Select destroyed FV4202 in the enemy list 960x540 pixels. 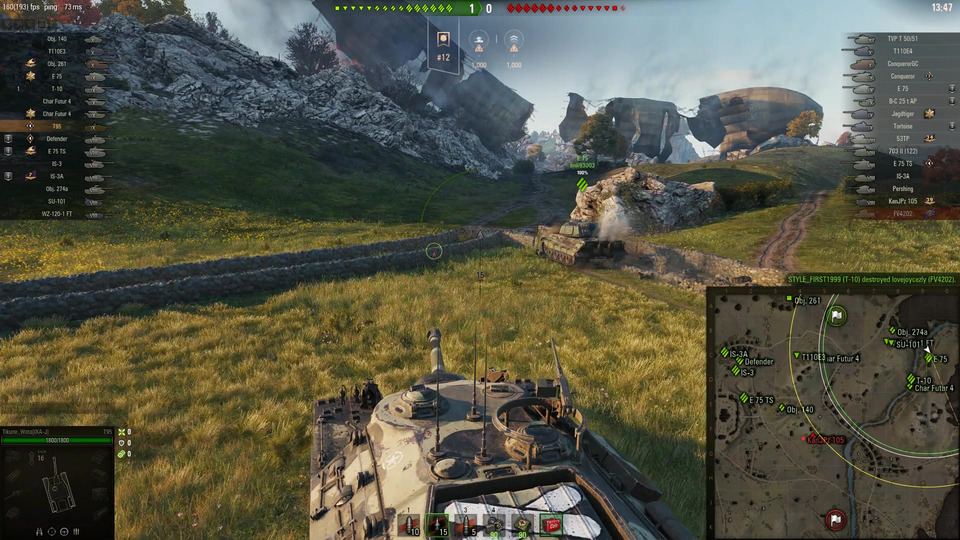[x=901, y=213]
